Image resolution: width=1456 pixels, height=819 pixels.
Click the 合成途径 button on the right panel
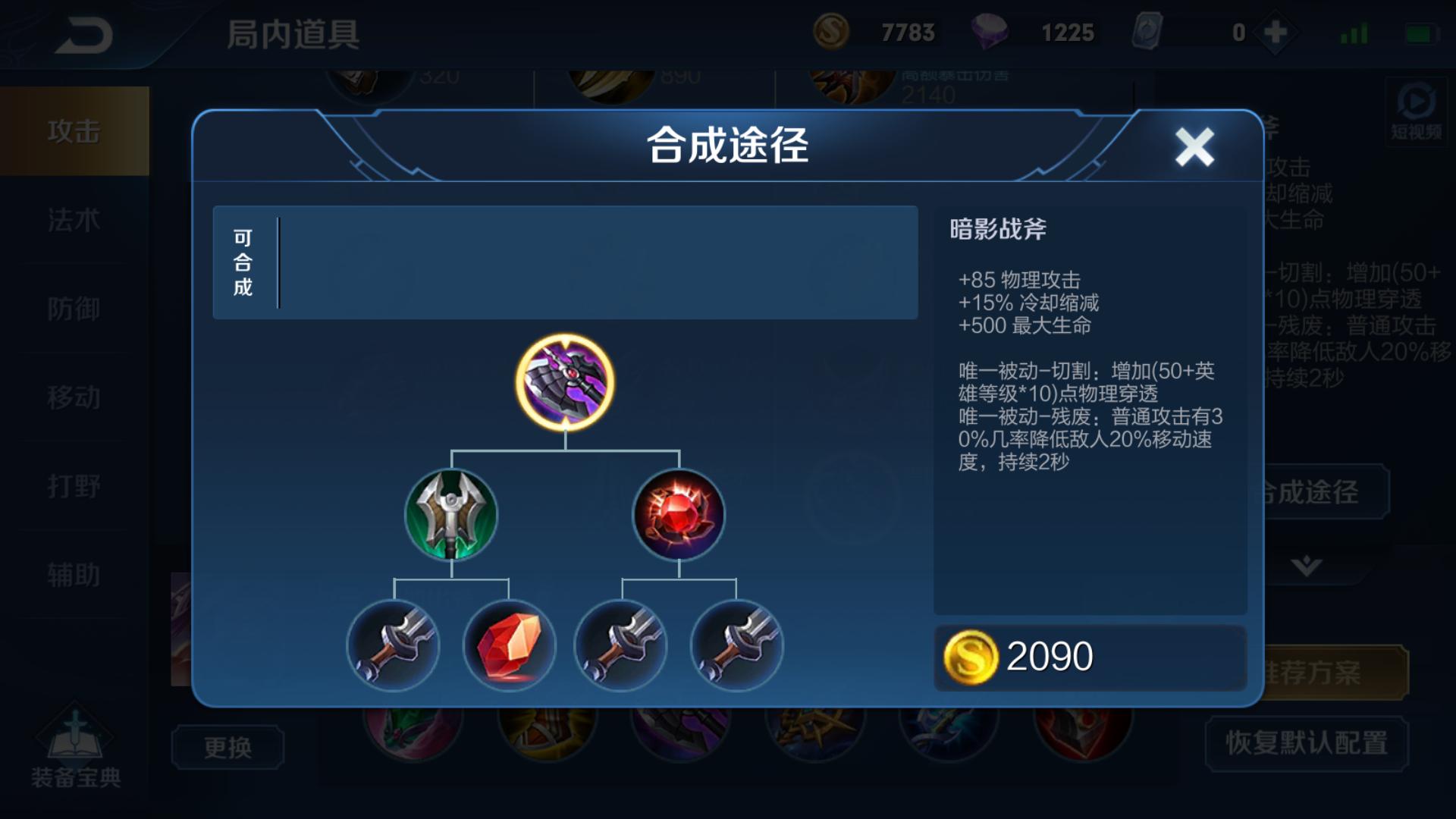click(1327, 492)
